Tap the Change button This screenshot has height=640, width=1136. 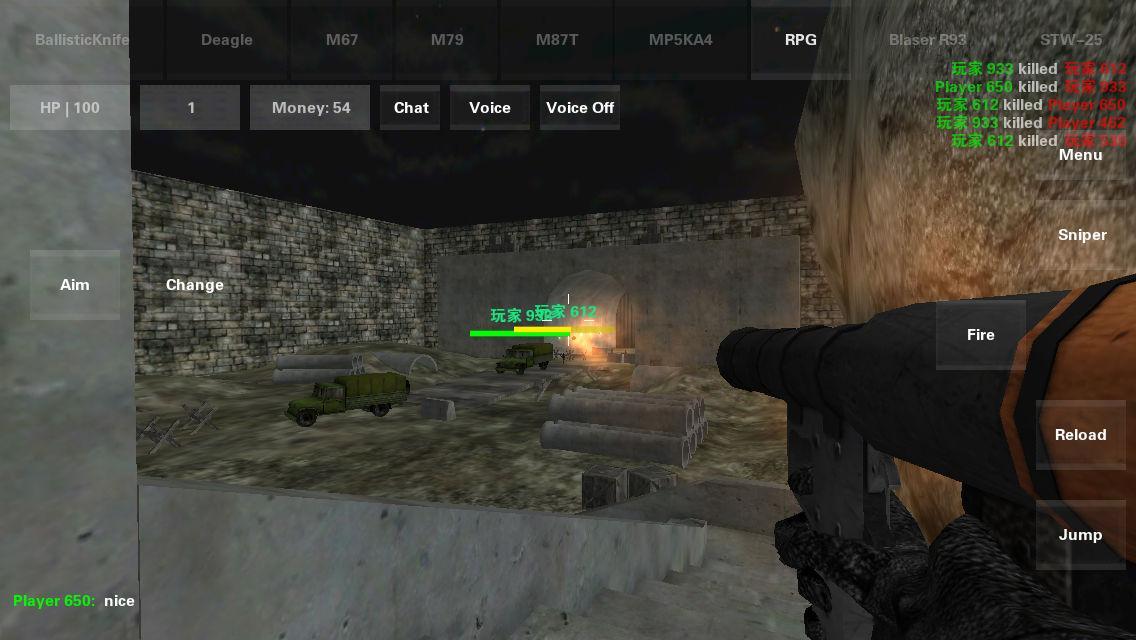195,285
